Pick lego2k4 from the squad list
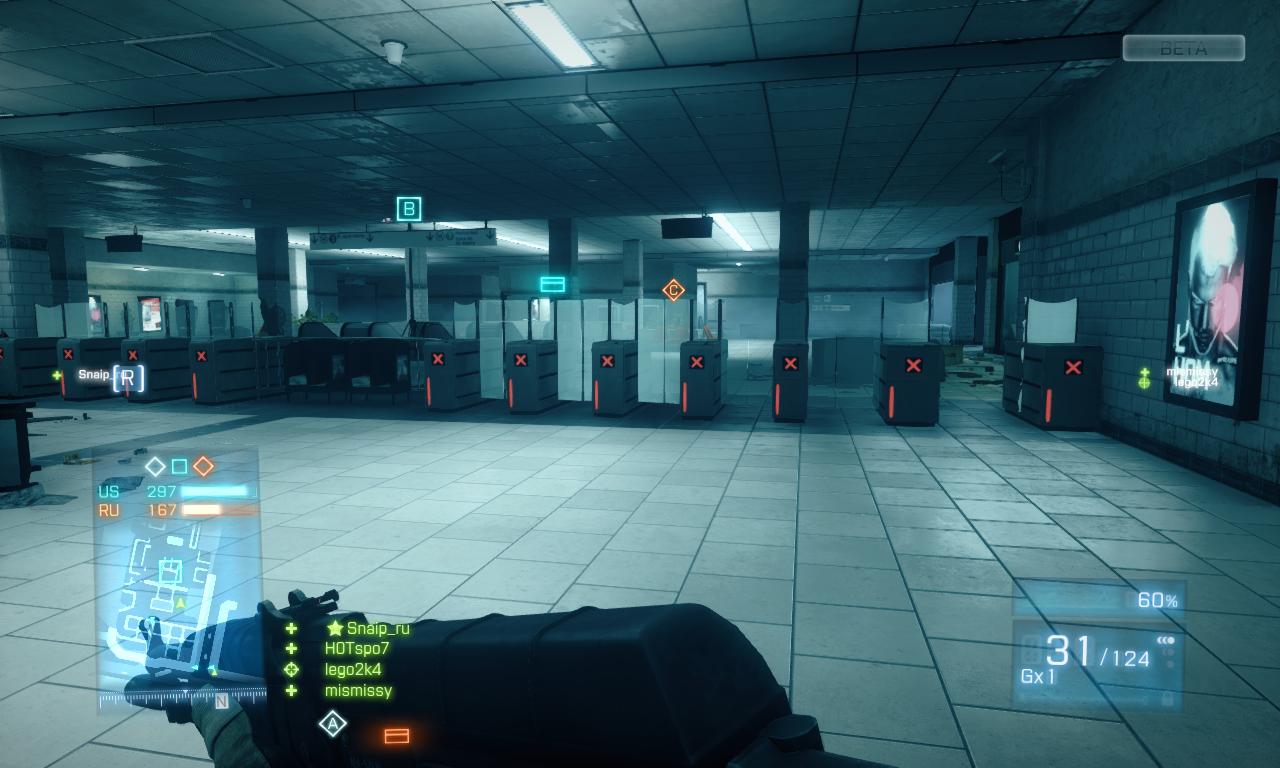The image size is (1280, 768). click(x=352, y=669)
